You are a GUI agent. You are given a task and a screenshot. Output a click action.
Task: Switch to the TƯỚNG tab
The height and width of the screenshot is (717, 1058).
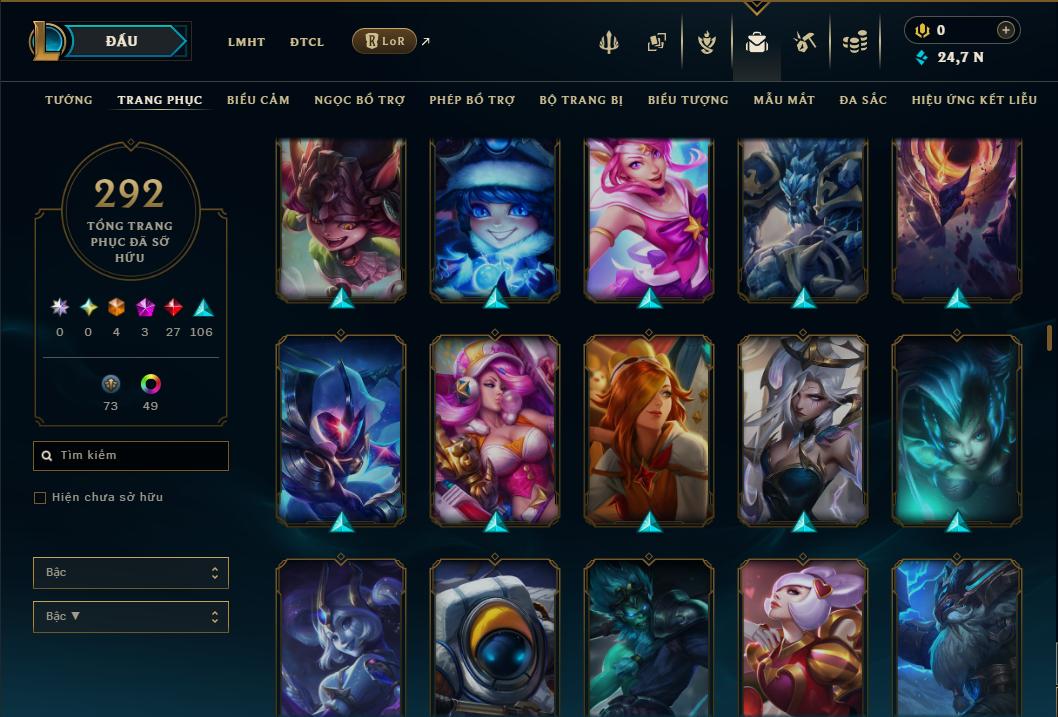click(x=69, y=100)
